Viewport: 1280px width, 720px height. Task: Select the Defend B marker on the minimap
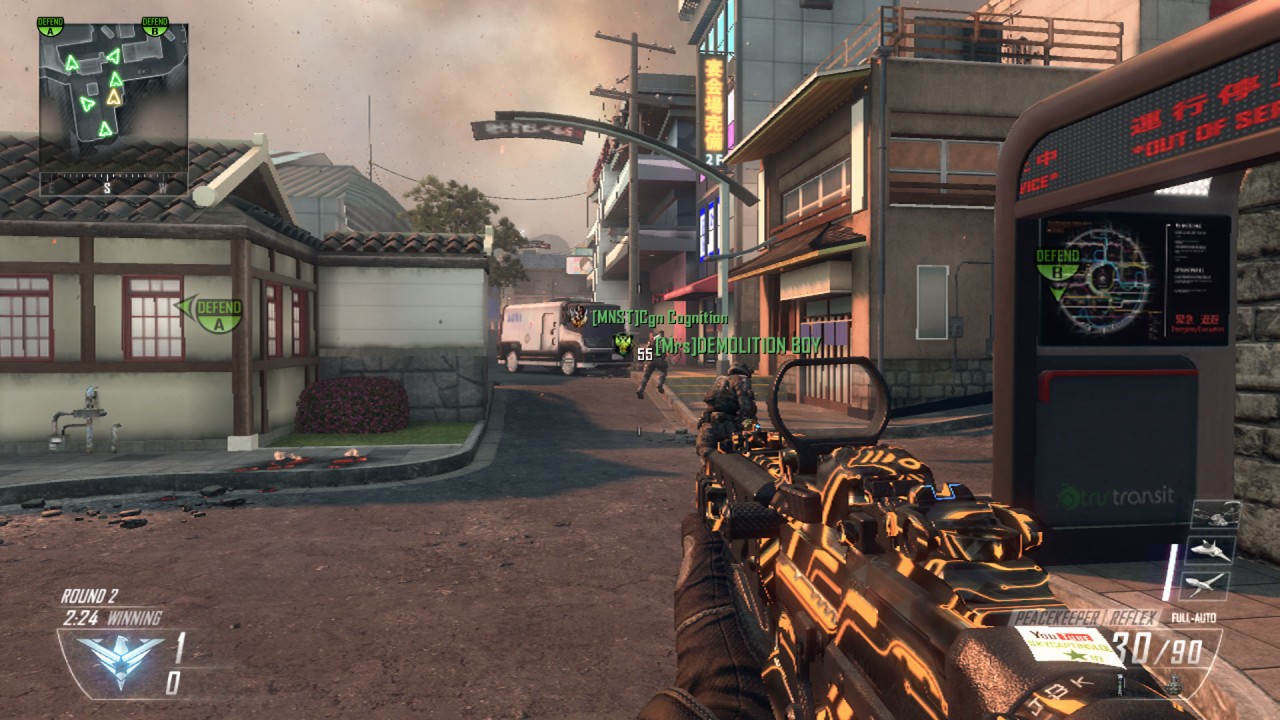tap(155, 25)
